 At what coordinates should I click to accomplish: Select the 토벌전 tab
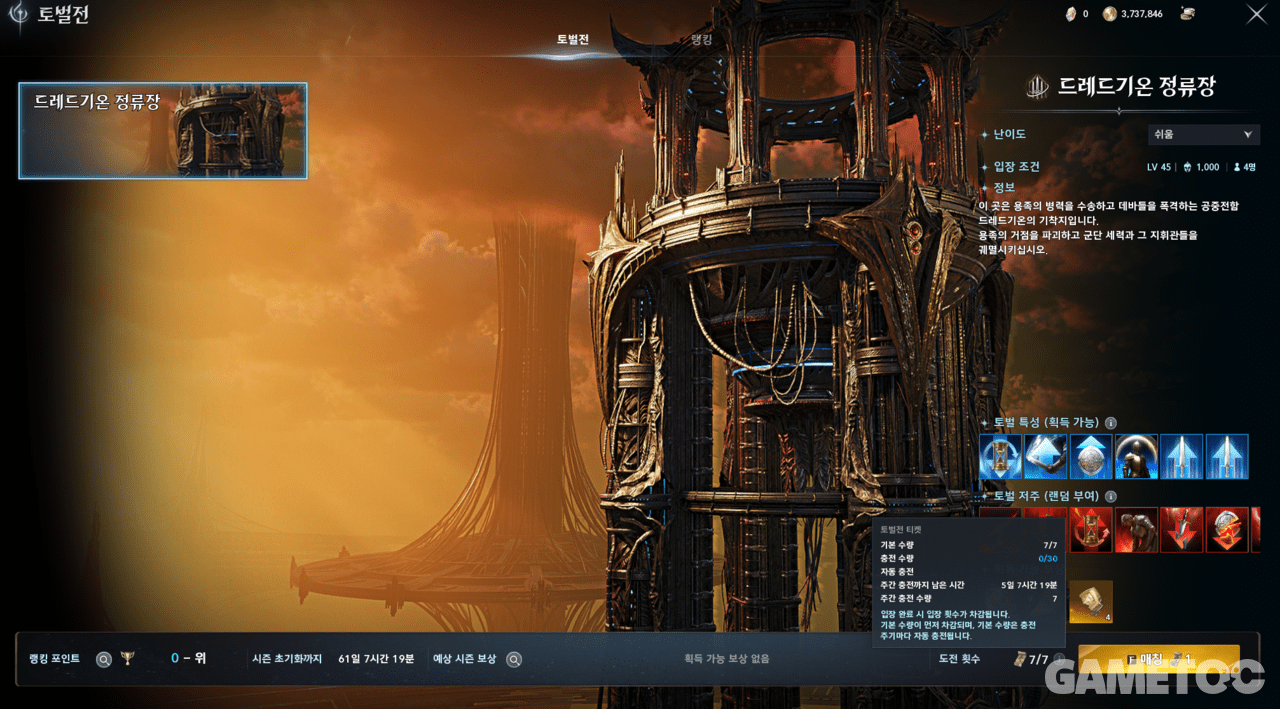tap(573, 40)
